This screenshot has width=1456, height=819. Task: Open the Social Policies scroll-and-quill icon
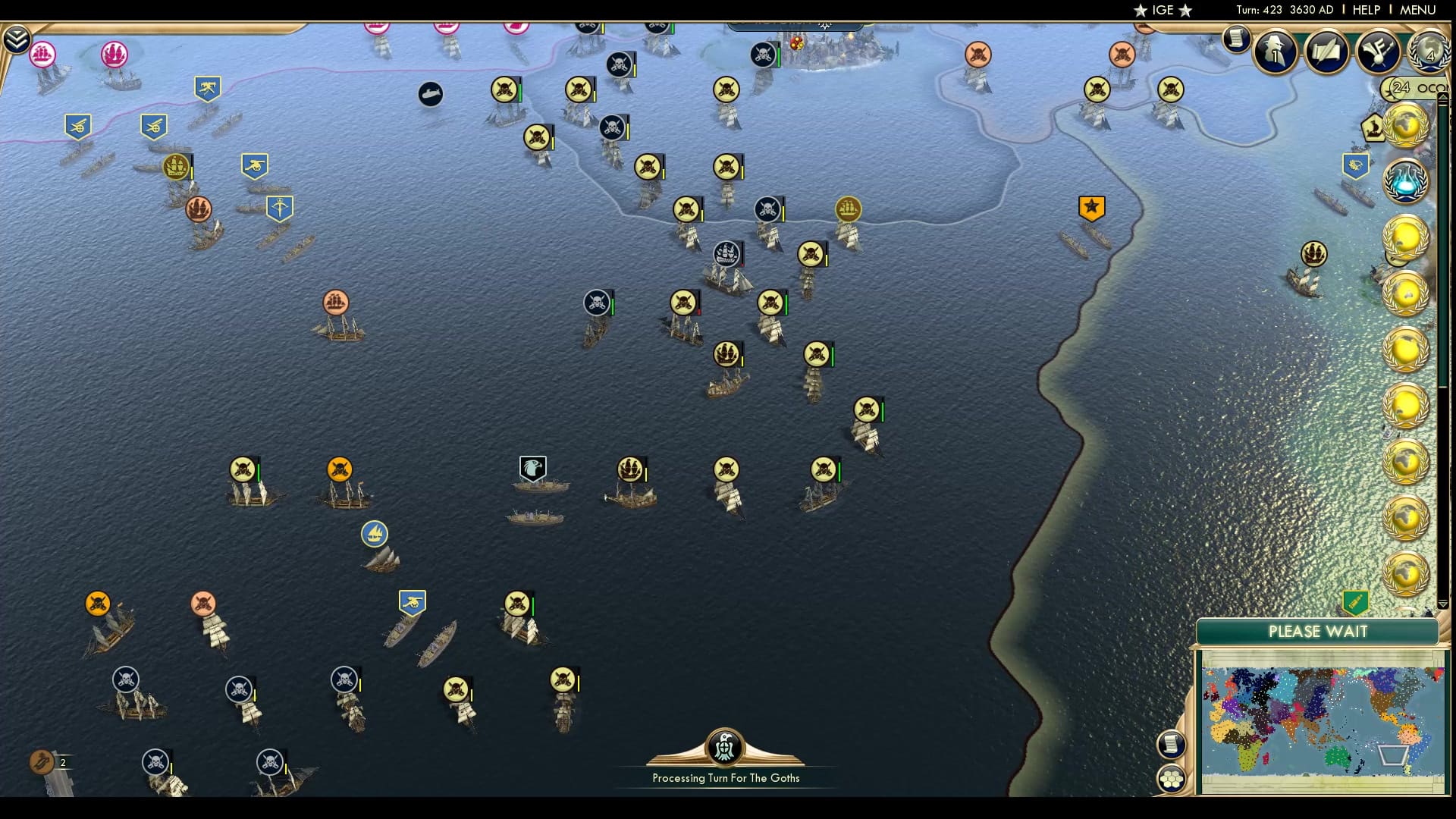tap(1326, 52)
